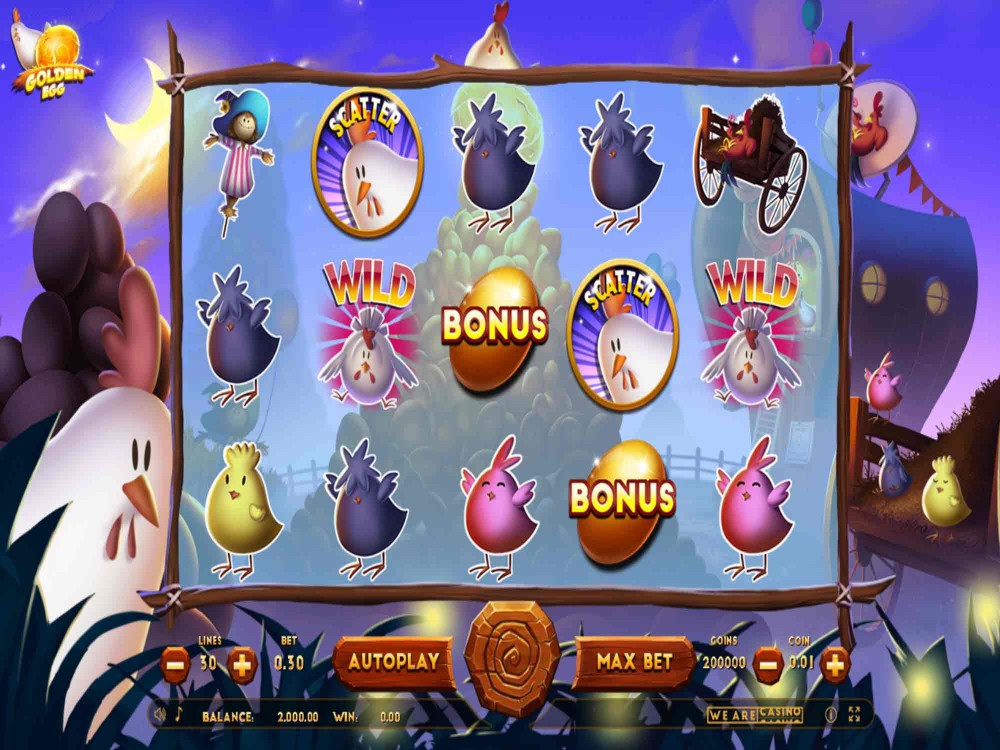The height and width of the screenshot is (750, 1000).
Task: Place the Max Bet
Action: click(x=634, y=662)
